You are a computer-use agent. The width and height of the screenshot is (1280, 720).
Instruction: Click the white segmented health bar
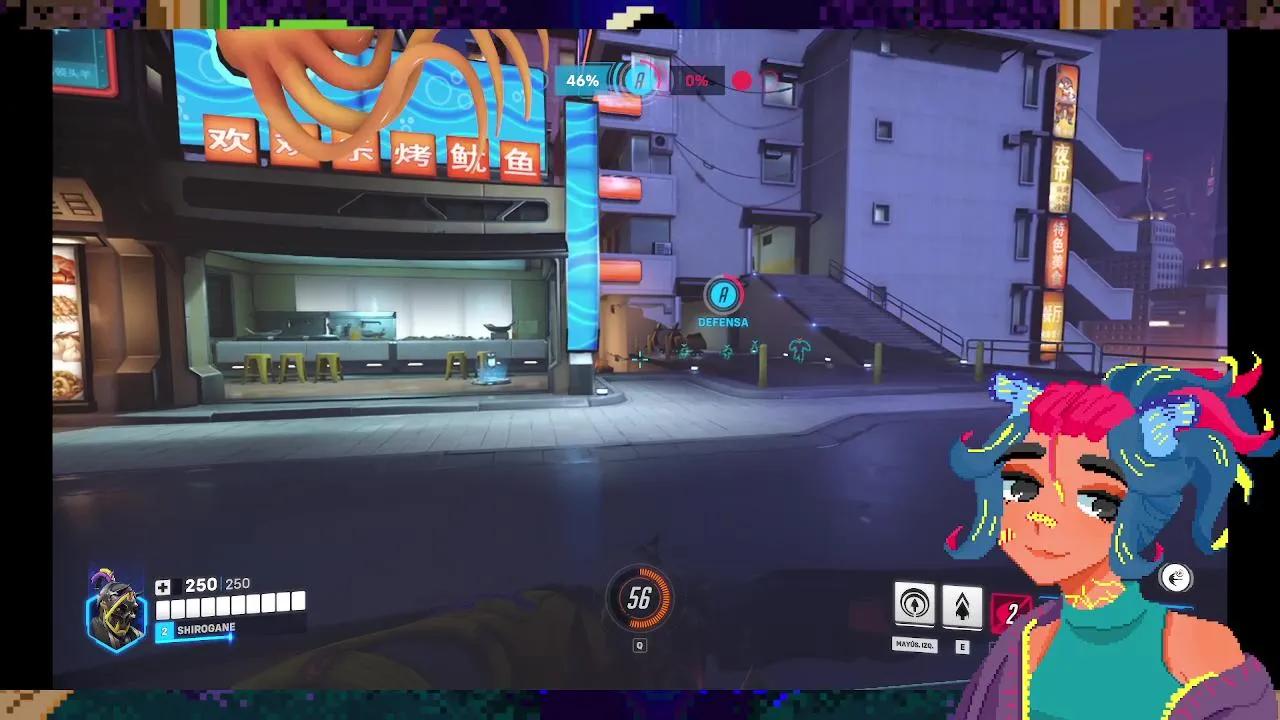230,604
